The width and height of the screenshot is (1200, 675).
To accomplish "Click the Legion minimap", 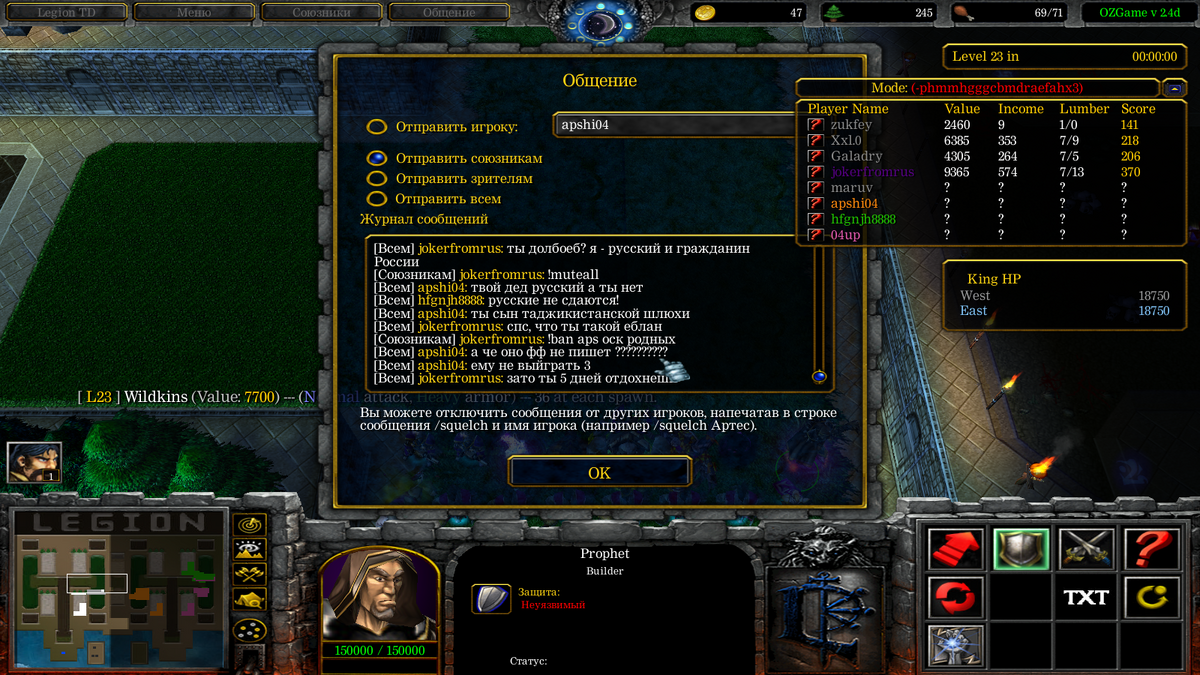I will pos(117,588).
